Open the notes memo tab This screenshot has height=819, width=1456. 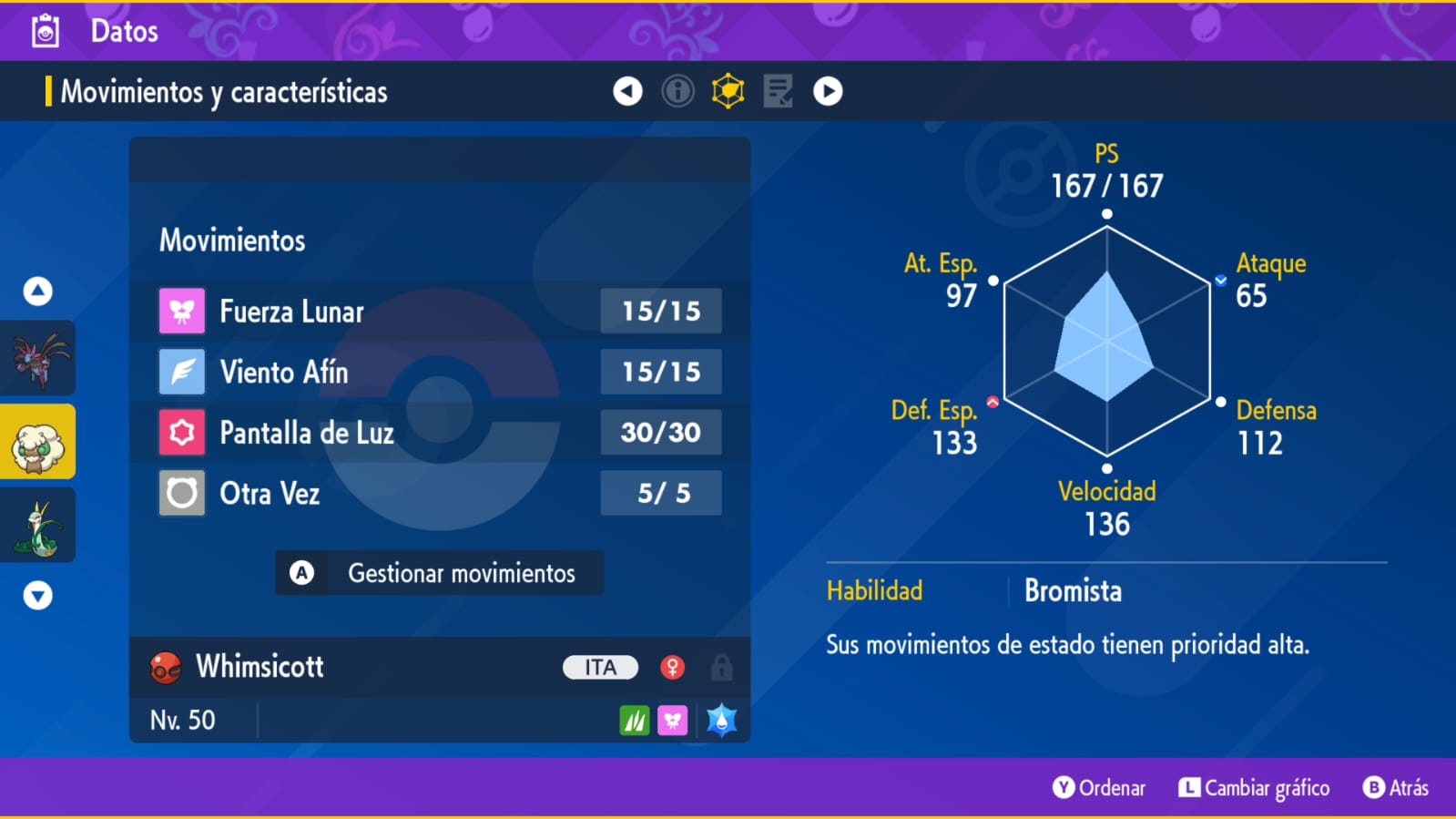778,91
